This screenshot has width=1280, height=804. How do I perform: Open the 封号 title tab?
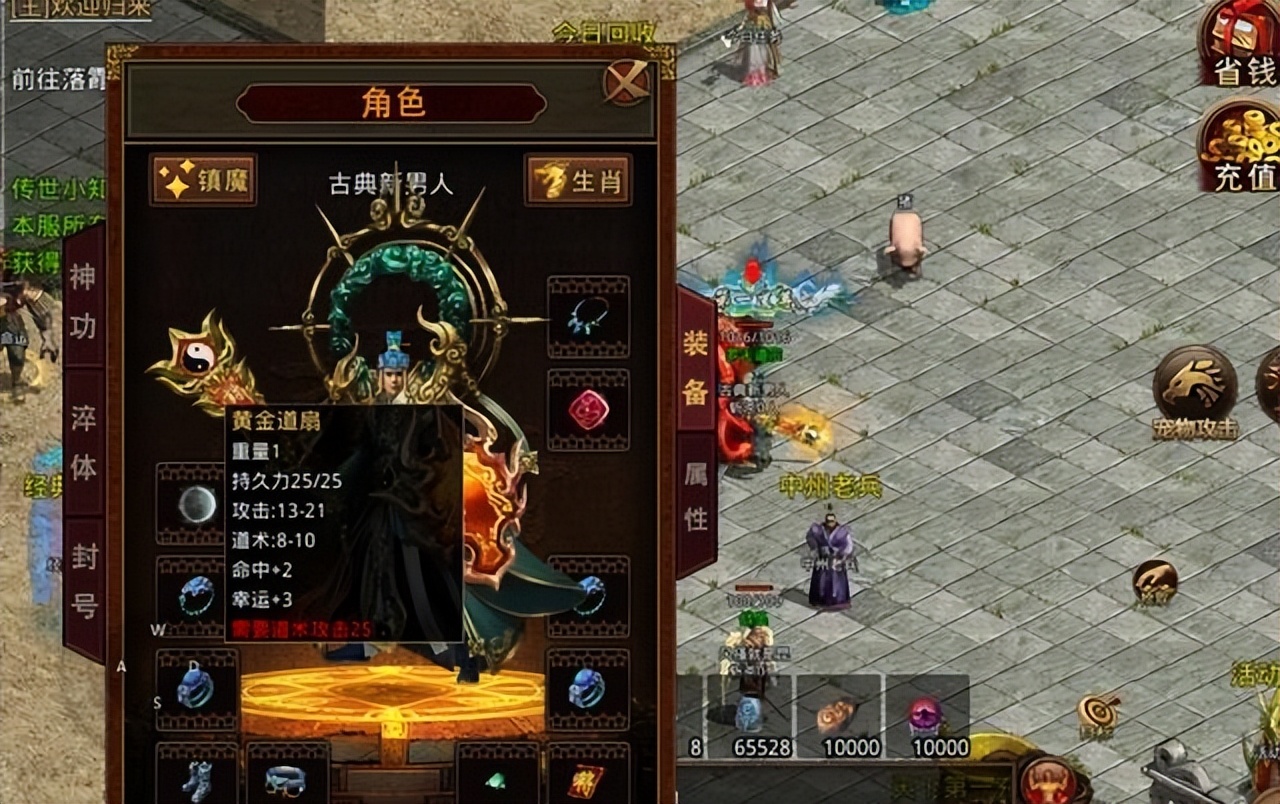(x=84, y=580)
